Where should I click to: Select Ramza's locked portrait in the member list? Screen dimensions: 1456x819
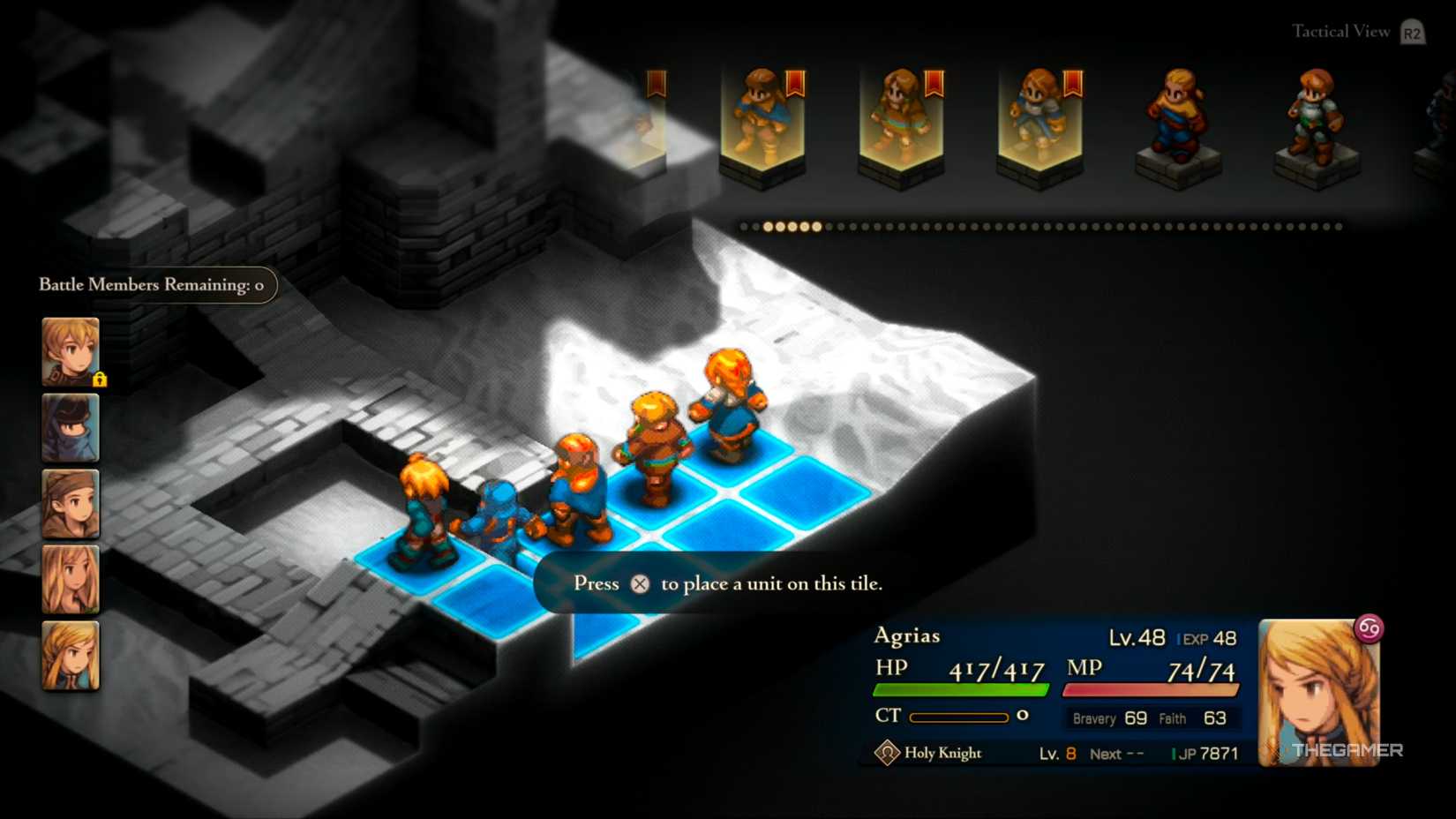click(71, 351)
